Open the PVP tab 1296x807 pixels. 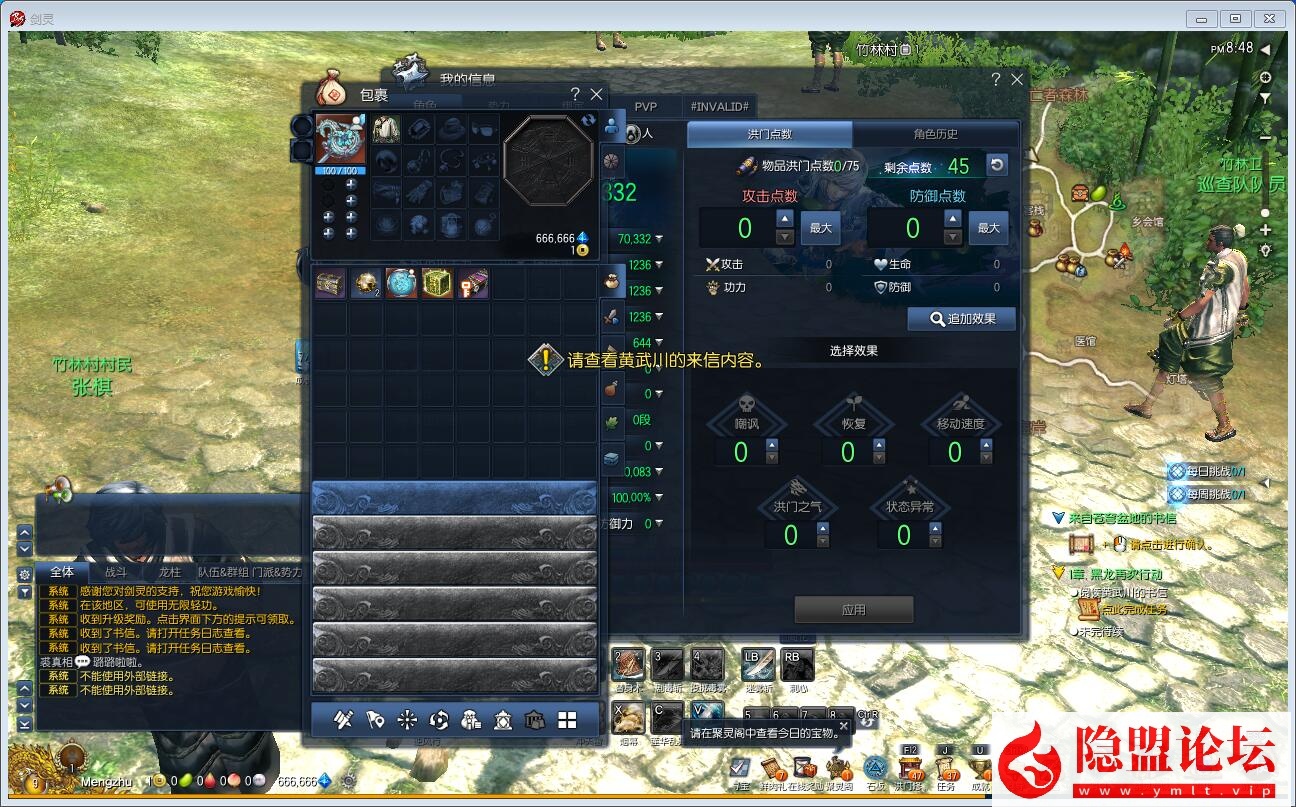646,106
